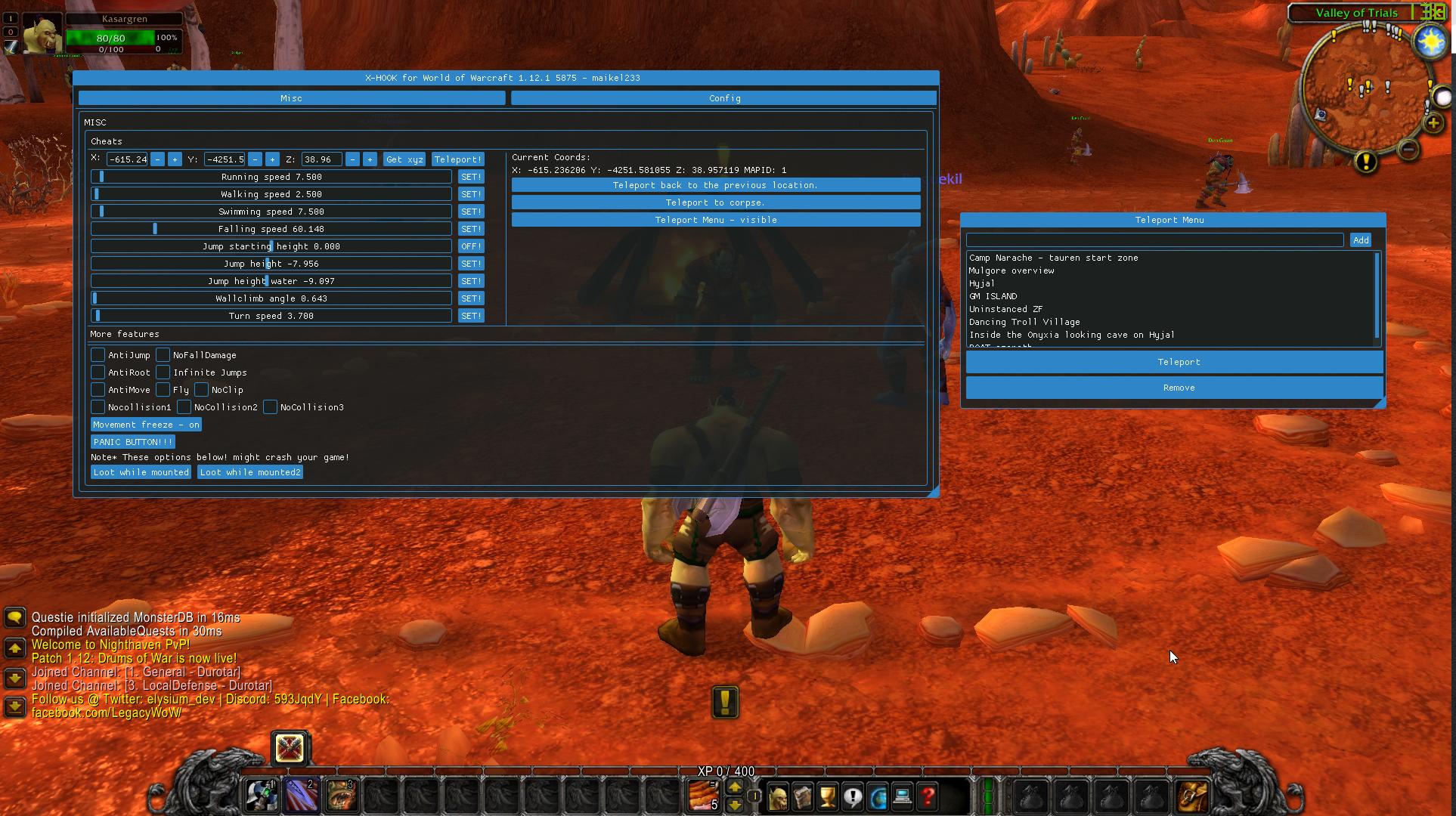The image size is (1456, 816).
Task: Select GM ISLAND in the Teleport Menu list
Action: [994, 295]
